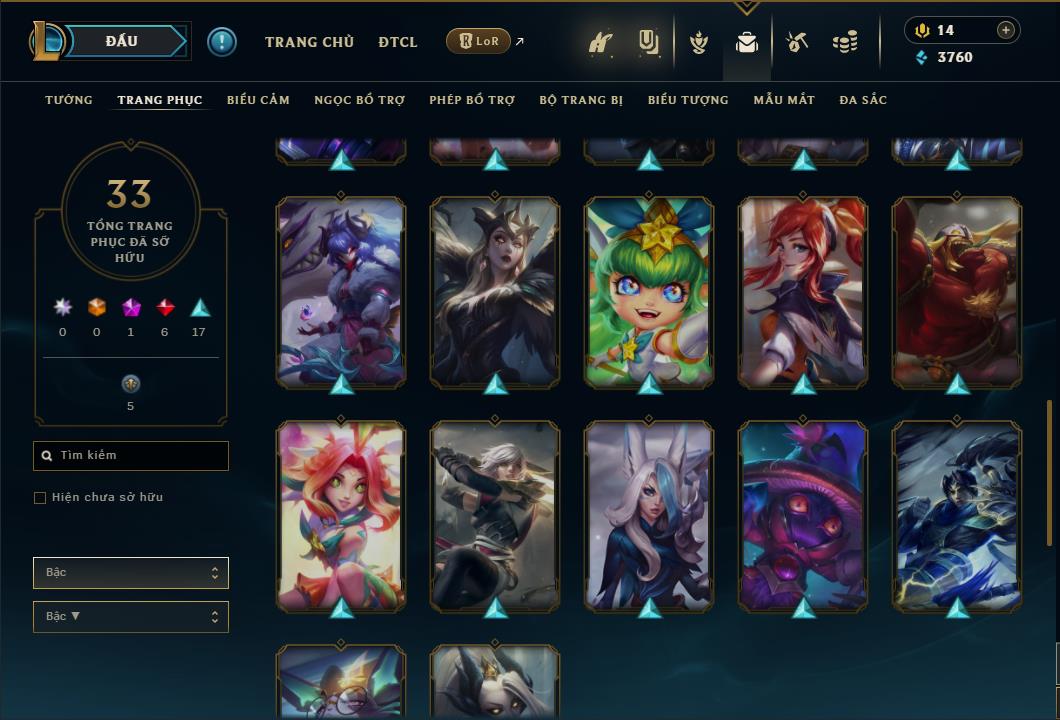Add currency with the plus button
The image size is (1060, 720).
[1005, 30]
